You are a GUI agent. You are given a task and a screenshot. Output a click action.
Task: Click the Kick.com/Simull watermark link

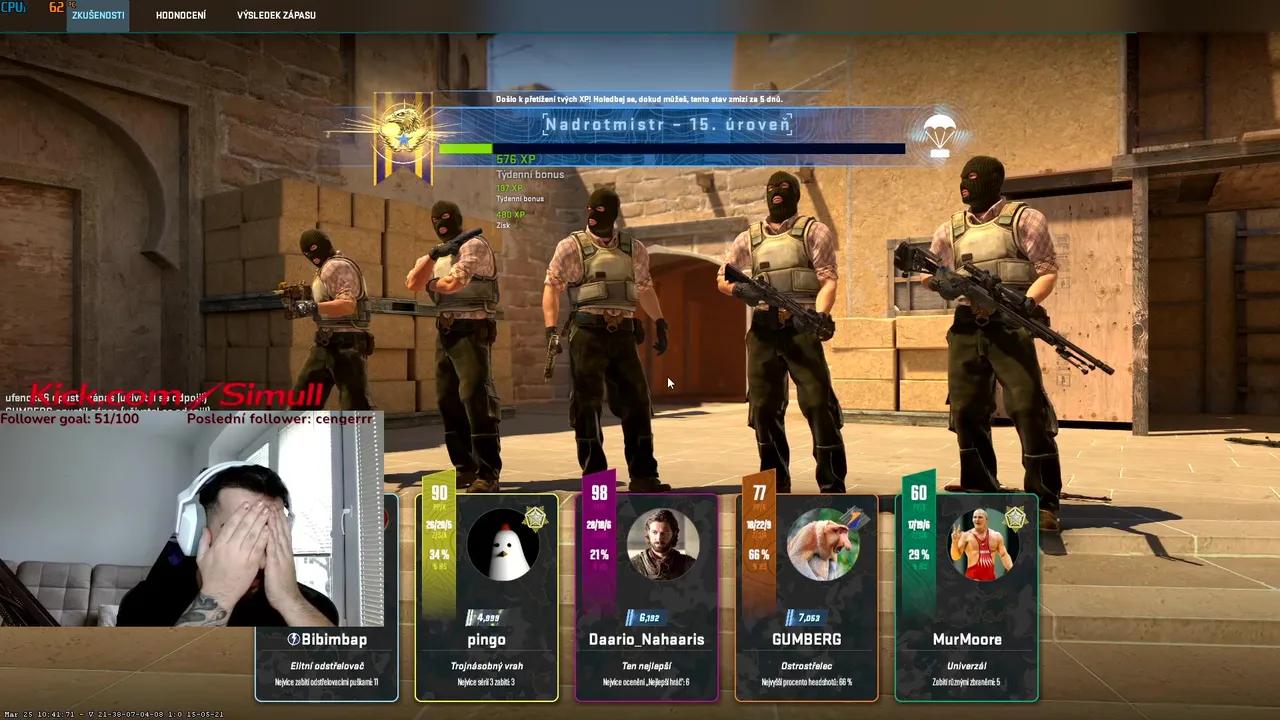[x=175, y=394]
